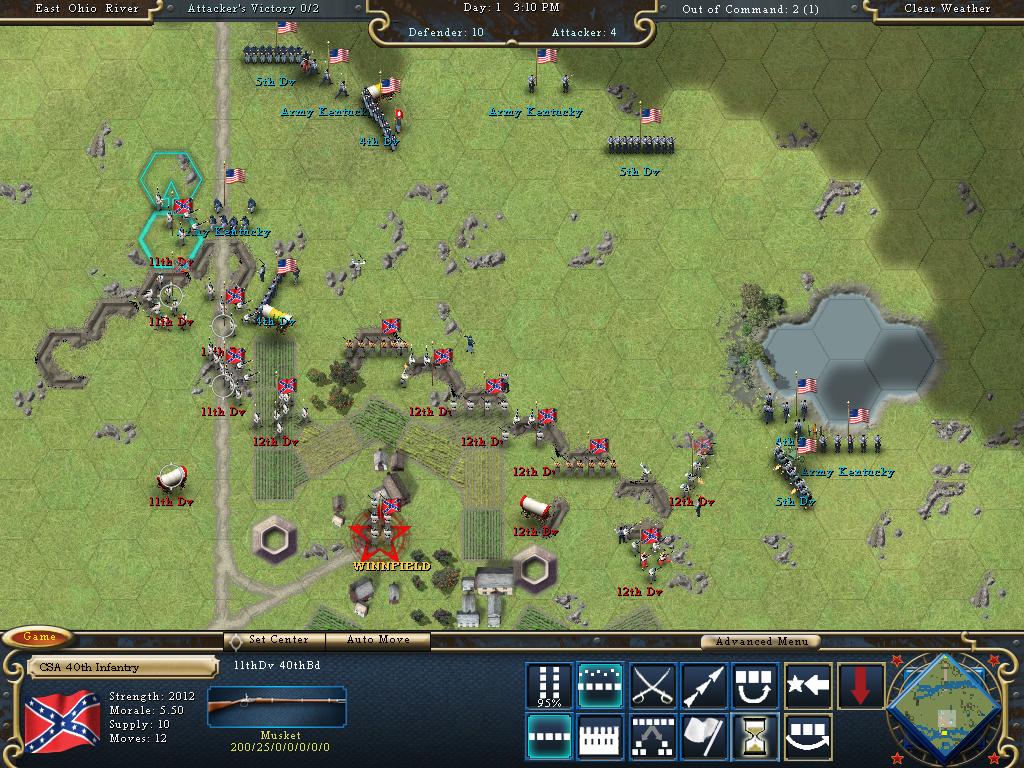
Task: Choose the fortification wall icon
Action: pyautogui.click(x=600, y=737)
